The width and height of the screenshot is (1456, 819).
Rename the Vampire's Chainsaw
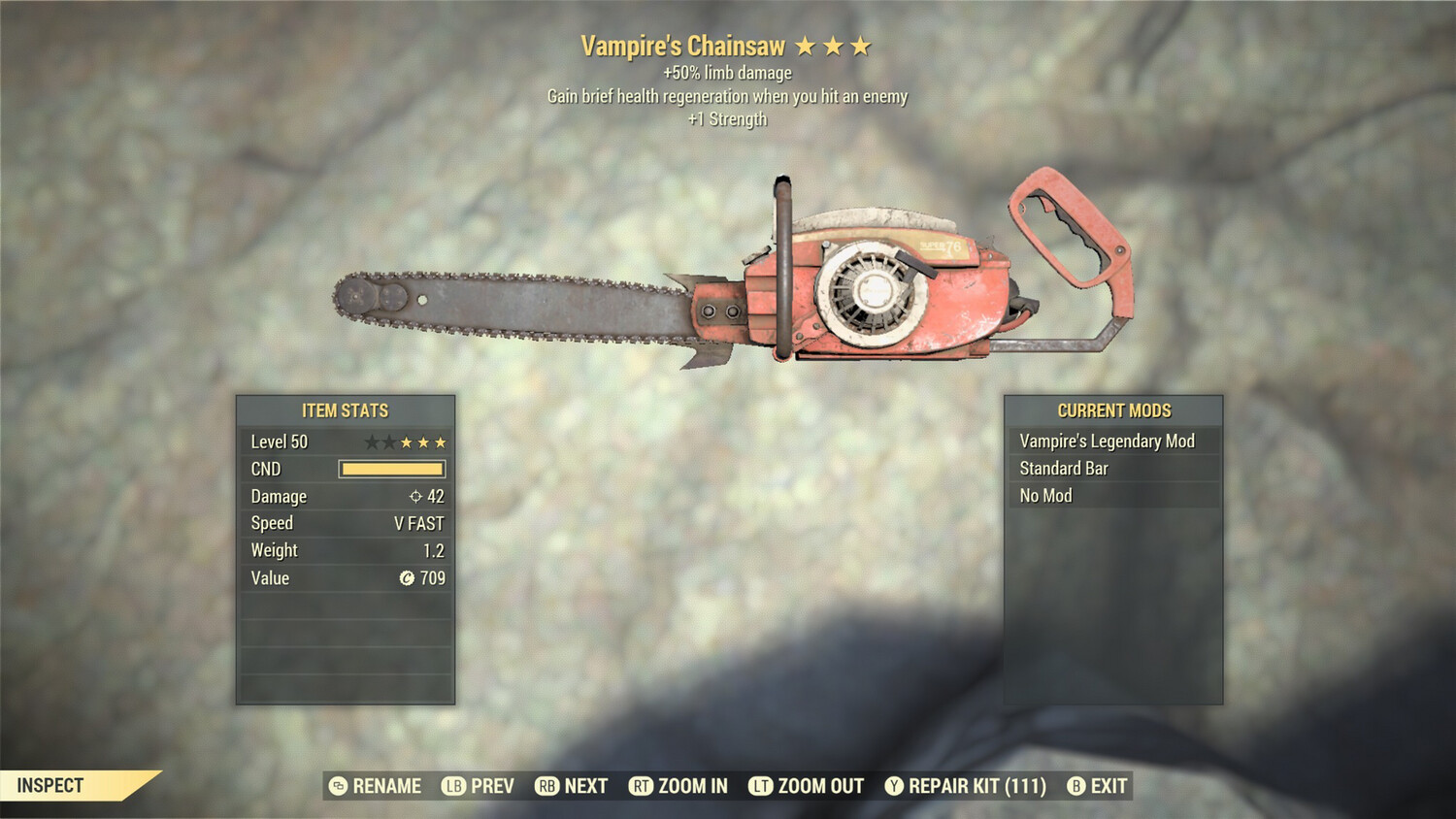click(x=376, y=786)
